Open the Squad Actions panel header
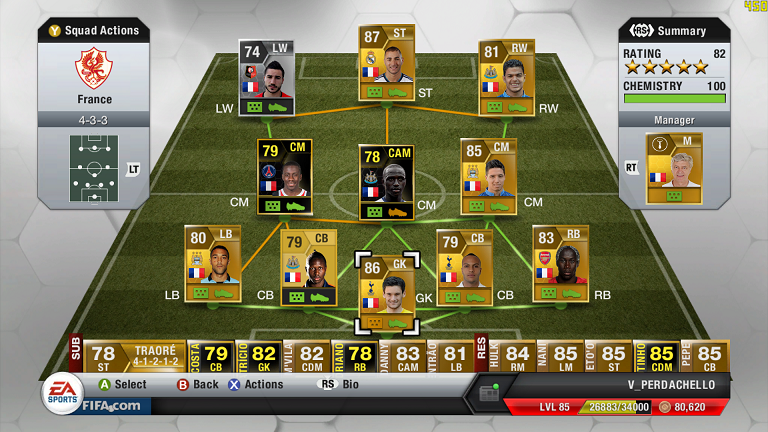 [94, 30]
